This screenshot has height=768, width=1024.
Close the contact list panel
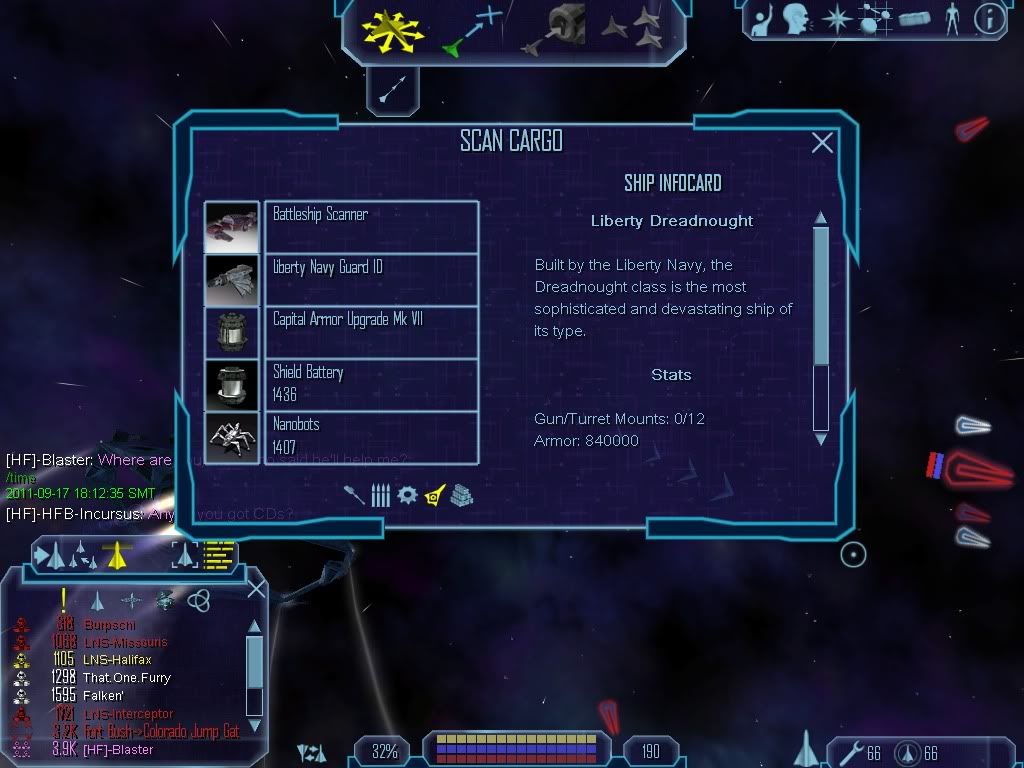(256, 589)
